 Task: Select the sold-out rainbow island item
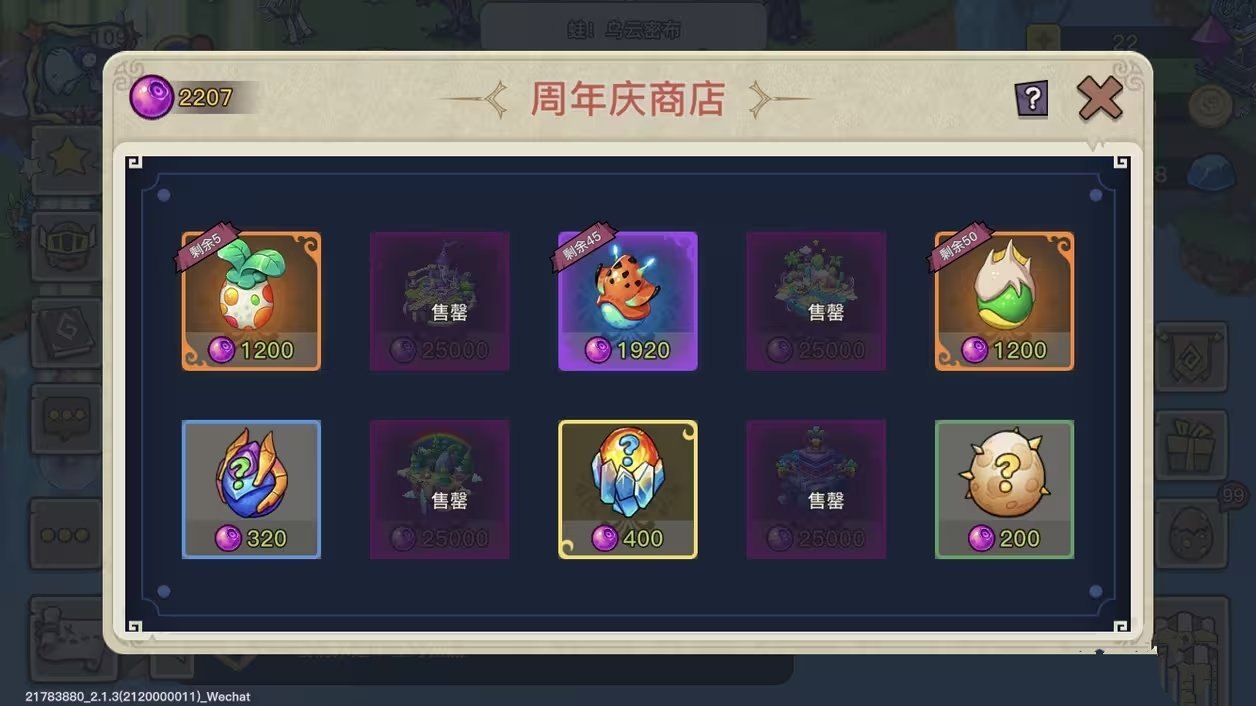[x=439, y=489]
